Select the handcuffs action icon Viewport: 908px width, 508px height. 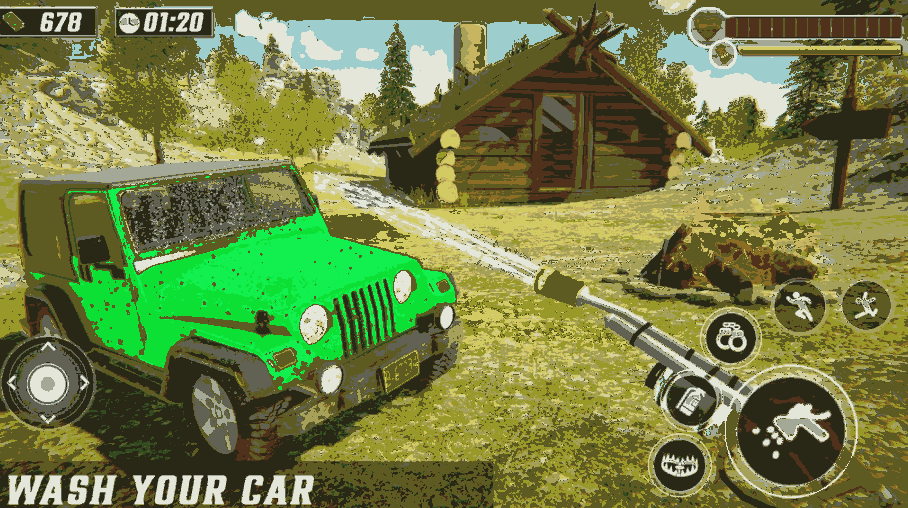732,337
